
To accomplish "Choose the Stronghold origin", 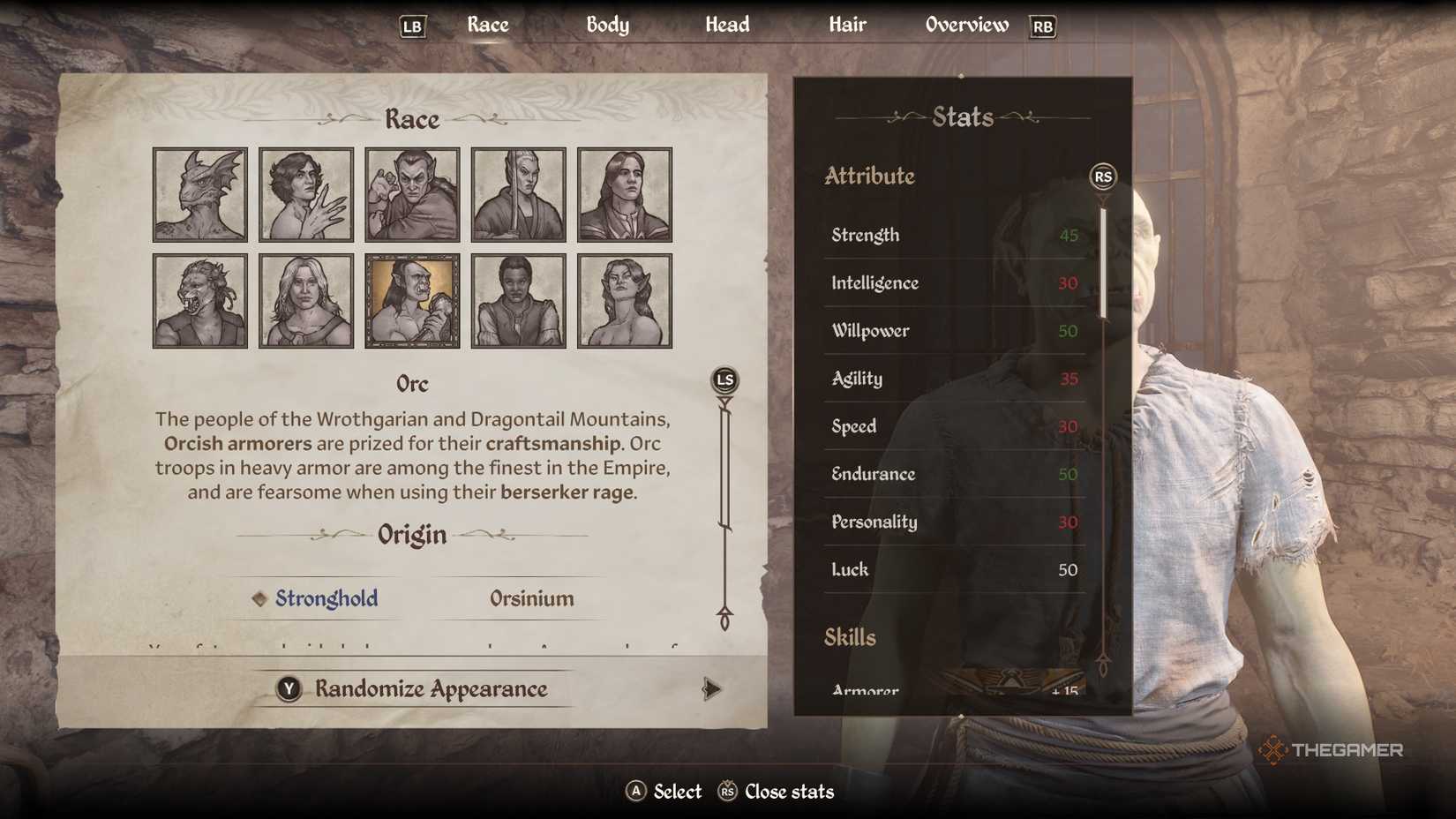I will click(325, 598).
